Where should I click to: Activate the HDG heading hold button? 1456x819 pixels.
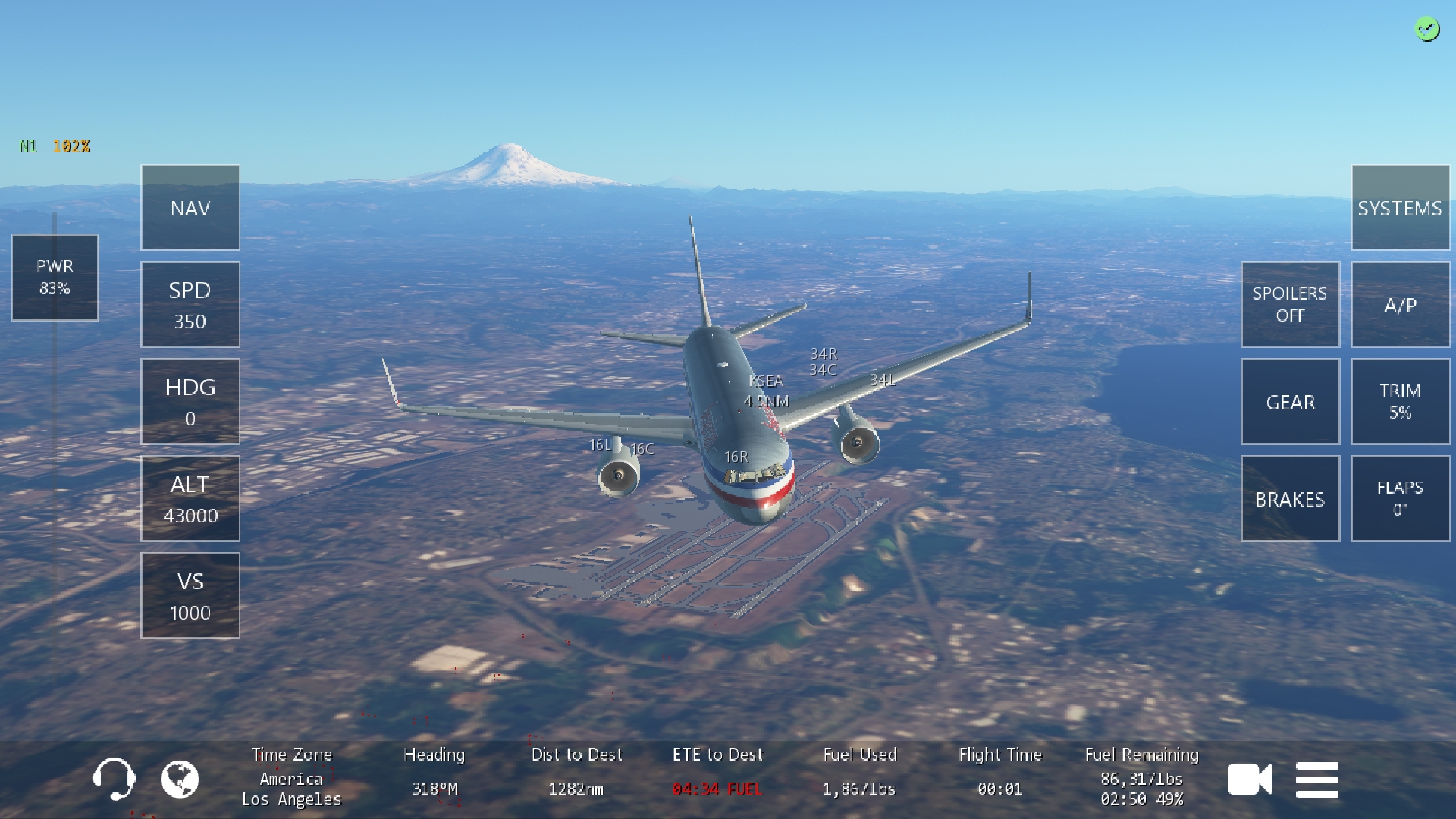190,402
